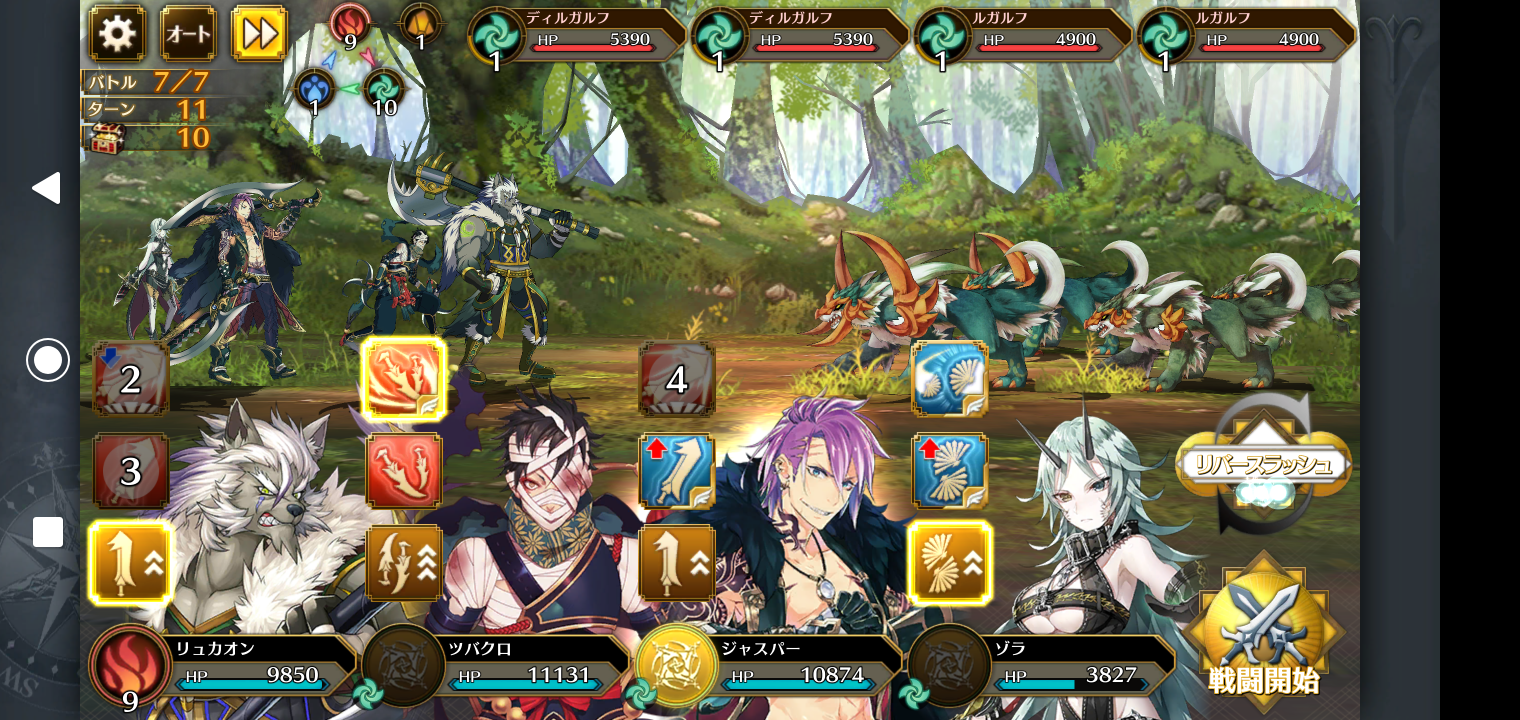Screen dimensions: 1520x720
Task: Use ジャスパー's blue sword skill with red arrow
Action: pos(677,471)
